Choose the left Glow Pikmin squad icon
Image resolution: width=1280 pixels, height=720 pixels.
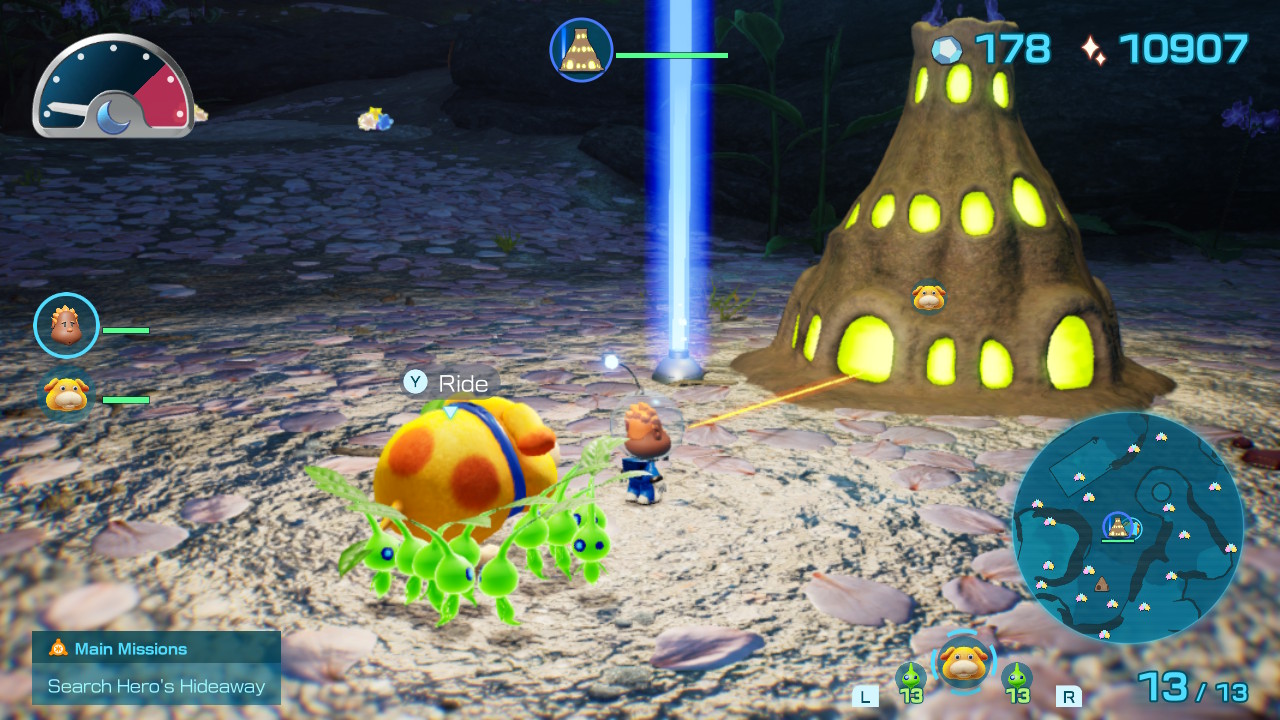(910, 680)
